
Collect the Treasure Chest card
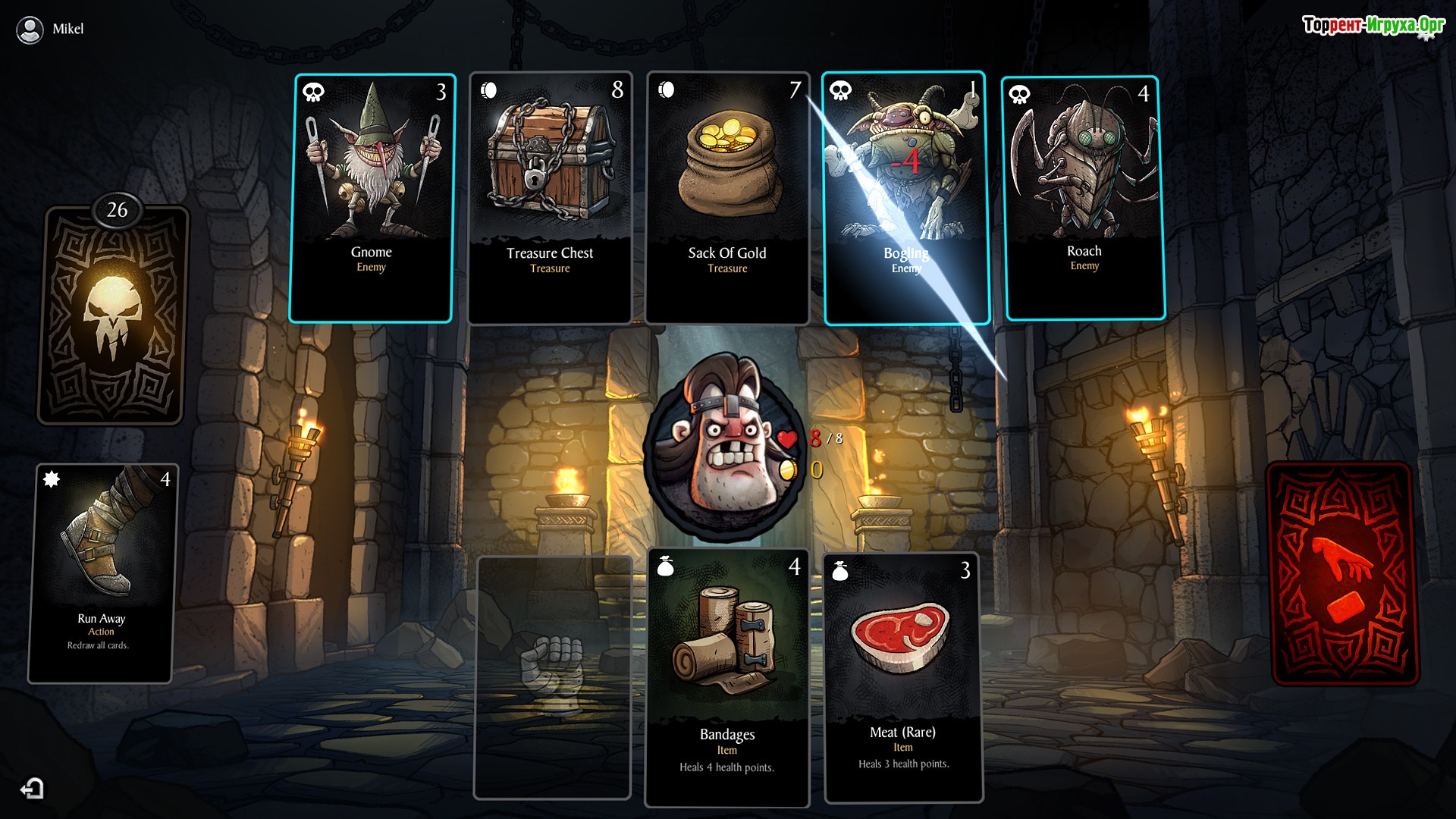click(x=550, y=198)
